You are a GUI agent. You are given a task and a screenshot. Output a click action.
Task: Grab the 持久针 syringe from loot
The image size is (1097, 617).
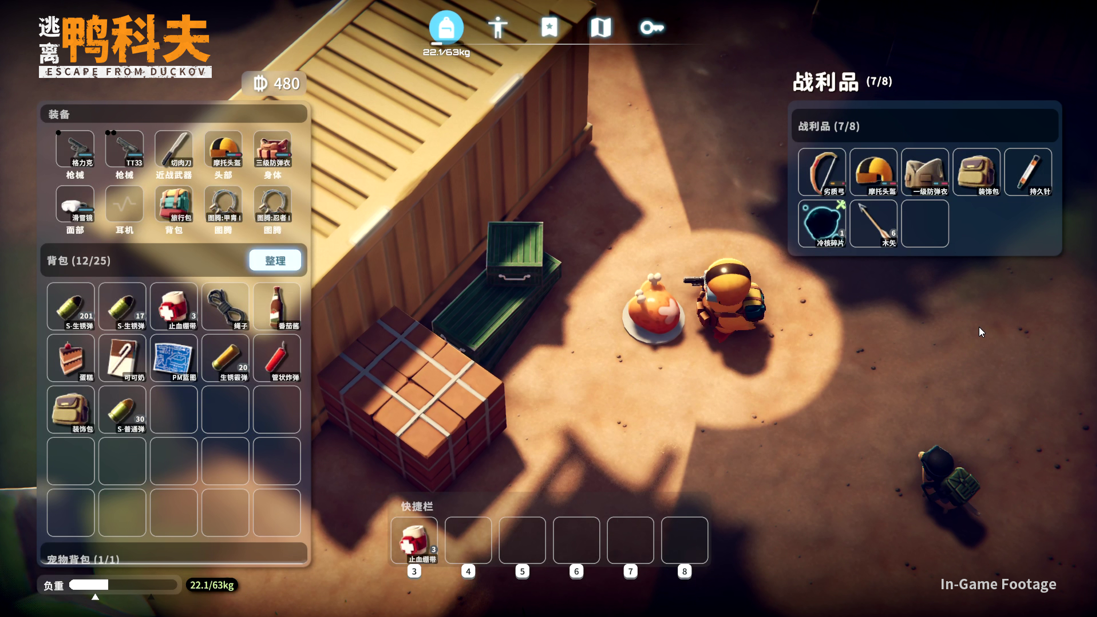point(1028,172)
